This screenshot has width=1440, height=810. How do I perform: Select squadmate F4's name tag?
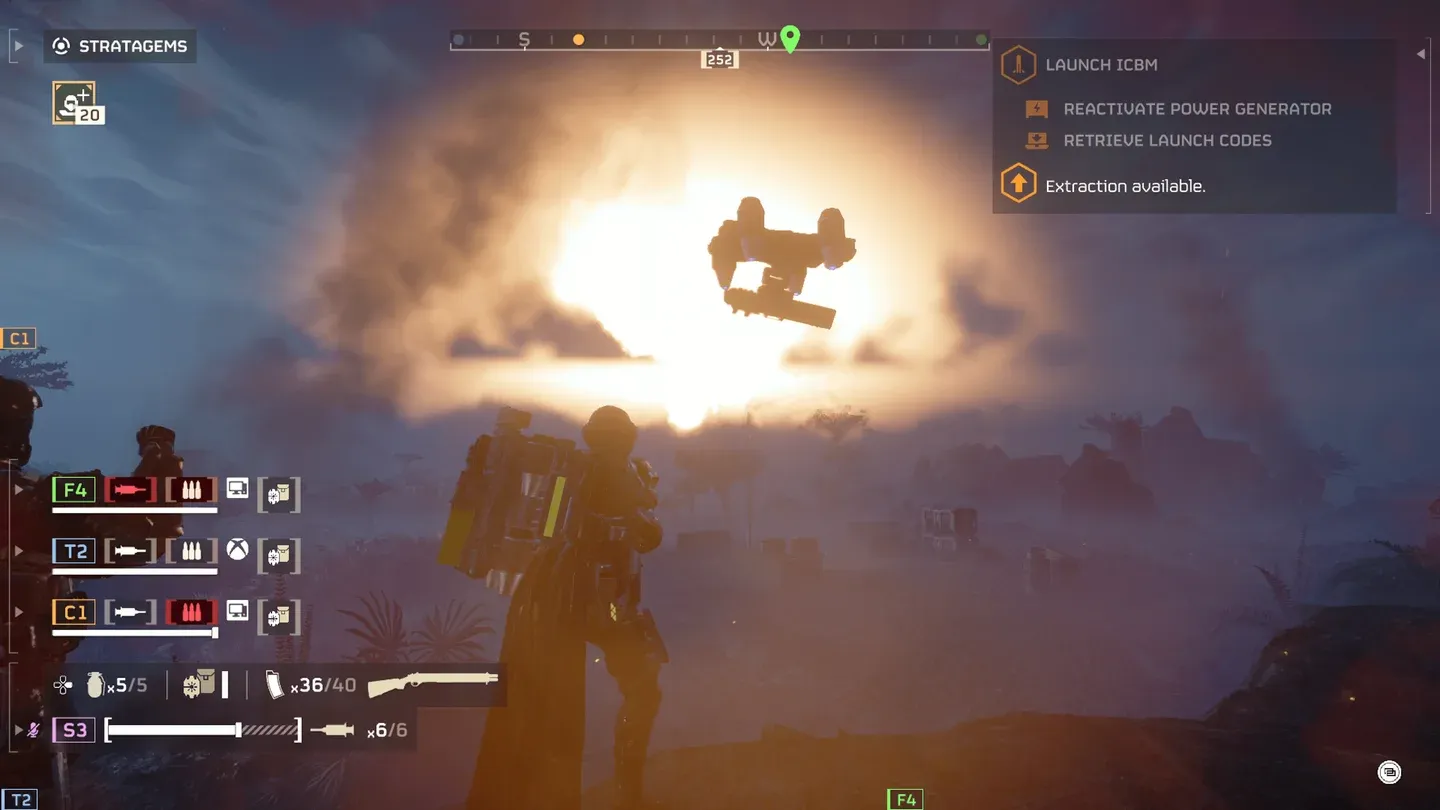(x=74, y=491)
